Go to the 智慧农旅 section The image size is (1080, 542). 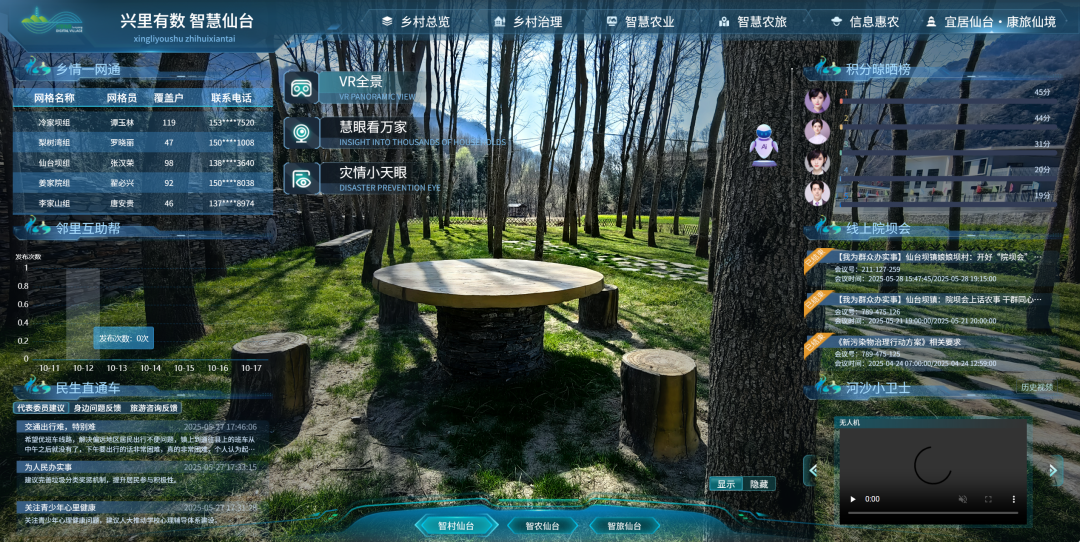(x=753, y=21)
